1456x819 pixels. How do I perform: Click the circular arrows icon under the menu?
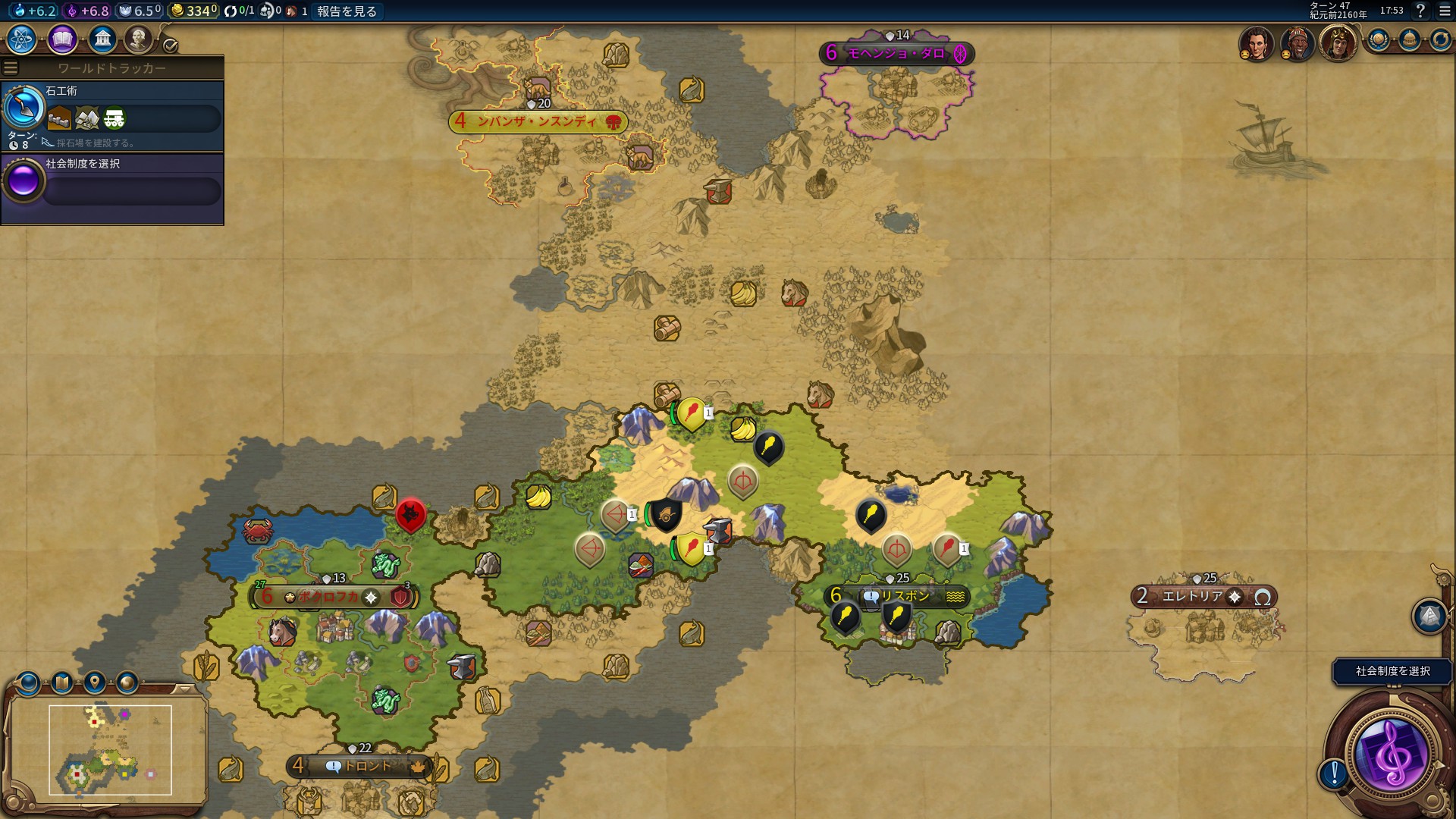[1440, 39]
